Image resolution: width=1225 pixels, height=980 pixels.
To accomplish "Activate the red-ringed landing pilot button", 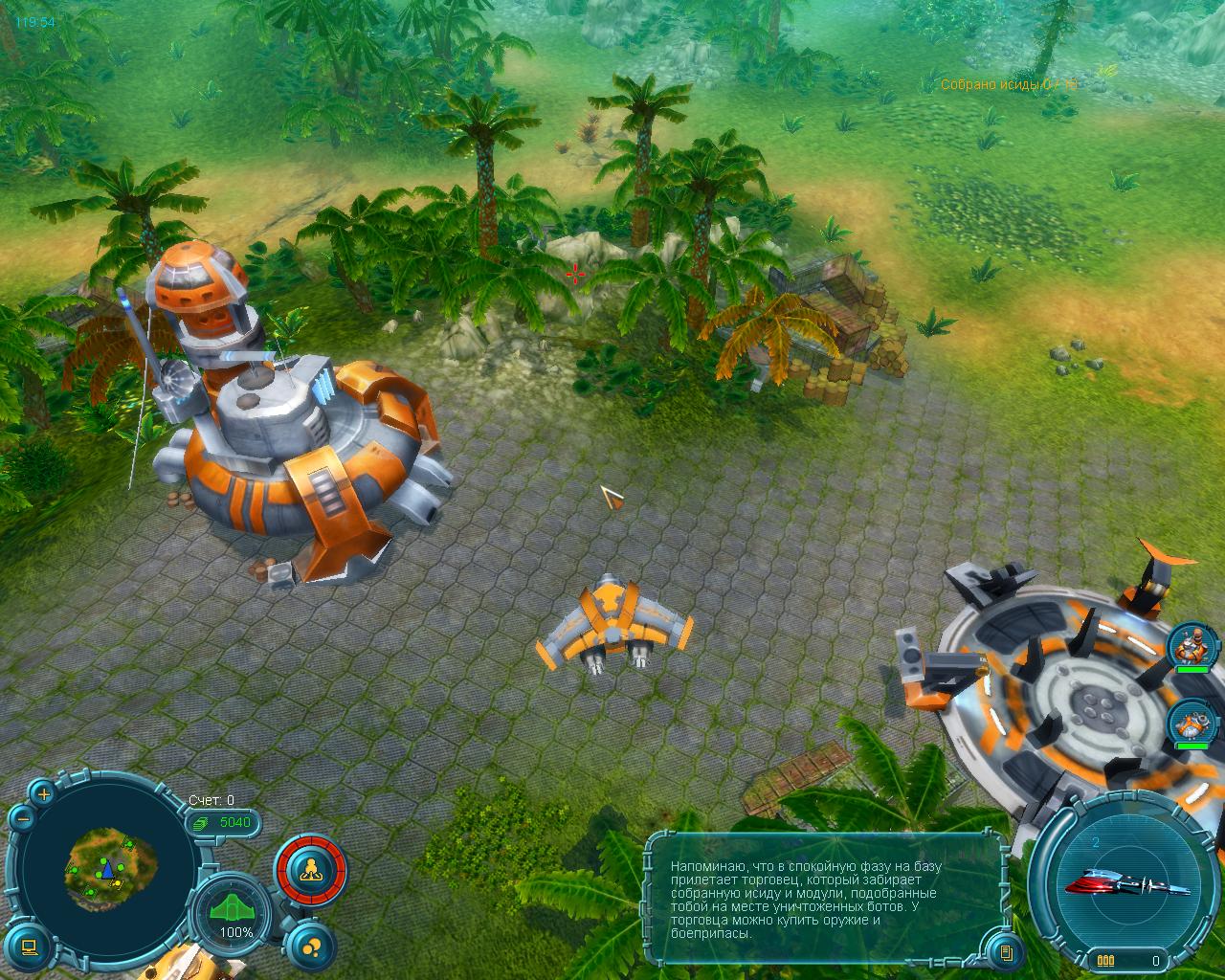I will point(311,871).
